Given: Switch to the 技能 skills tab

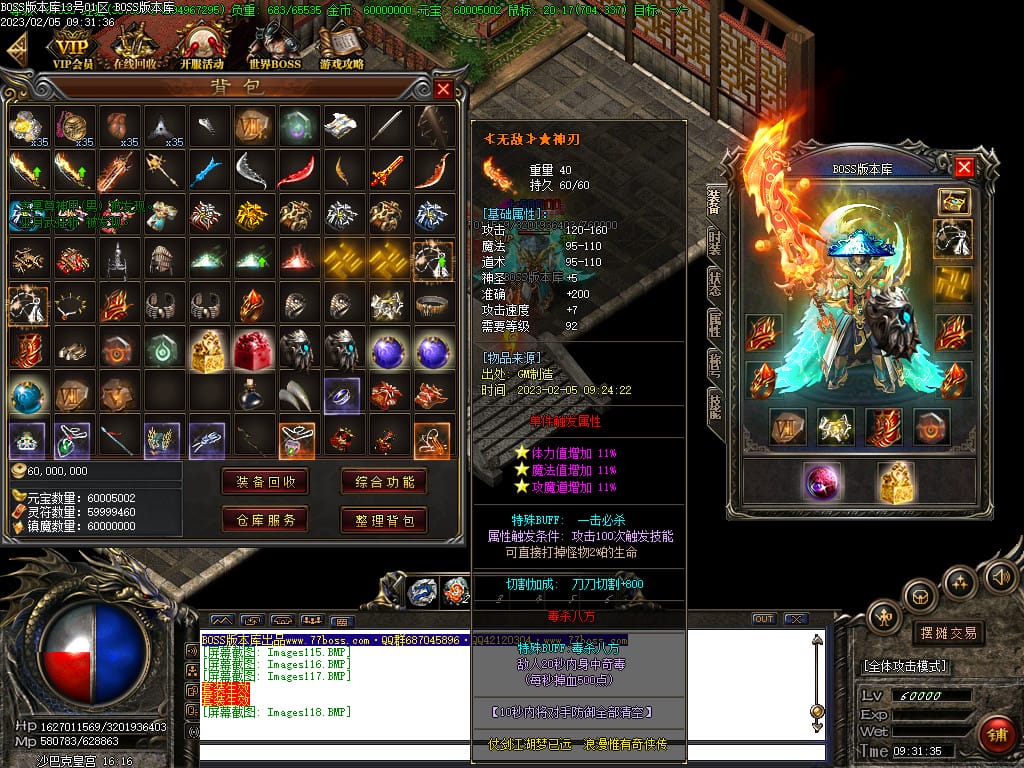Looking at the screenshot, I should [715, 404].
